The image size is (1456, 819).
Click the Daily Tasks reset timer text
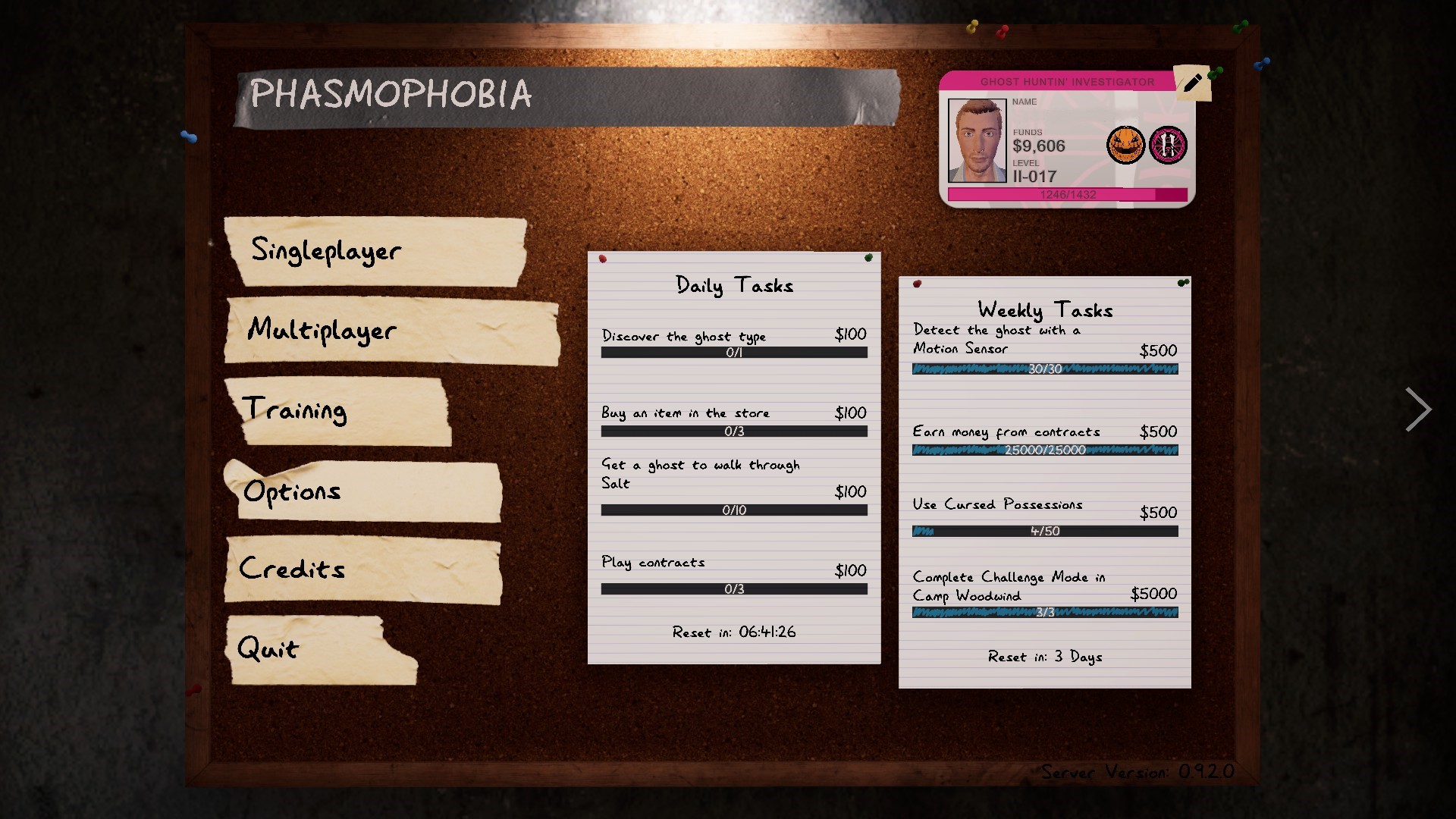click(x=733, y=631)
